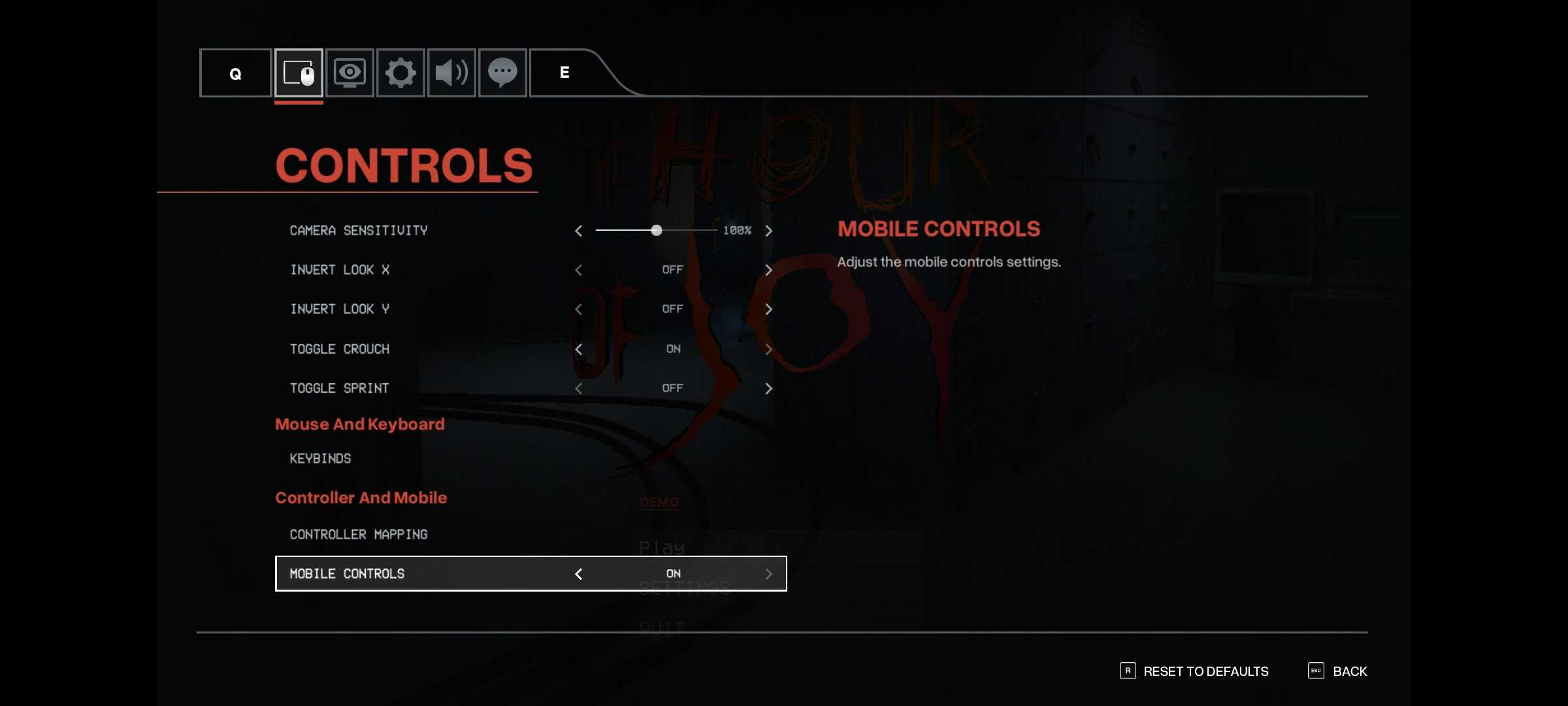
Task: Open the gear icon settings tab
Action: coord(400,73)
